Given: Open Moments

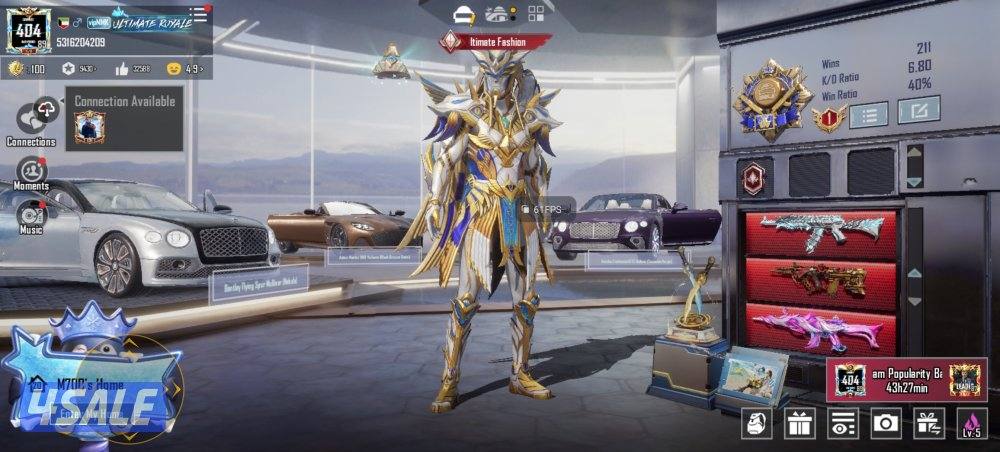Looking at the screenshot, I should click(x=31, y=173).
